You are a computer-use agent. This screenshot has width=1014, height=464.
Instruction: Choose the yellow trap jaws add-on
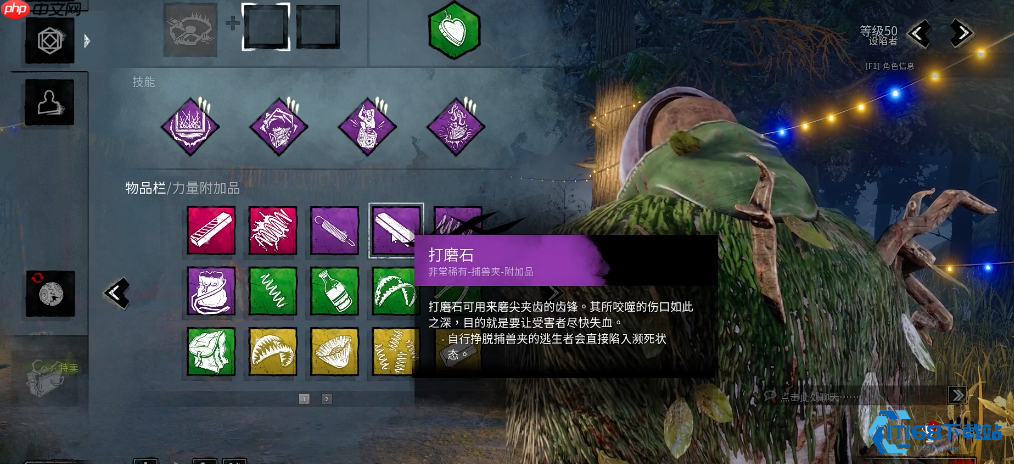(273, 352)
